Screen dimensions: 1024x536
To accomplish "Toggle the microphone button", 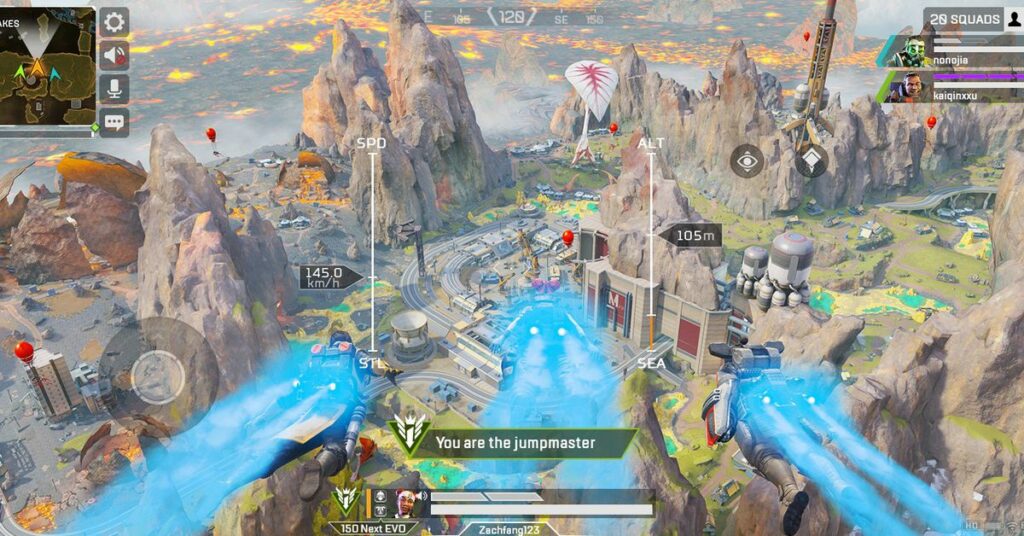I will coord(114,89).
